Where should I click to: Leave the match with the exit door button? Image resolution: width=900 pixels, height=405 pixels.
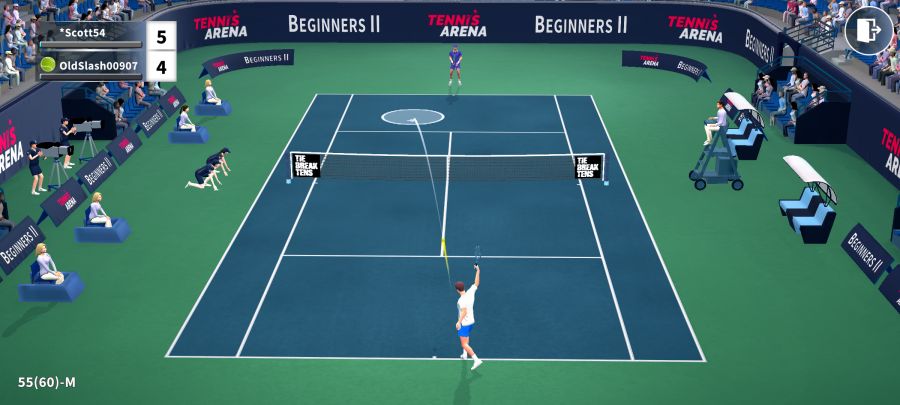point(868,31)
